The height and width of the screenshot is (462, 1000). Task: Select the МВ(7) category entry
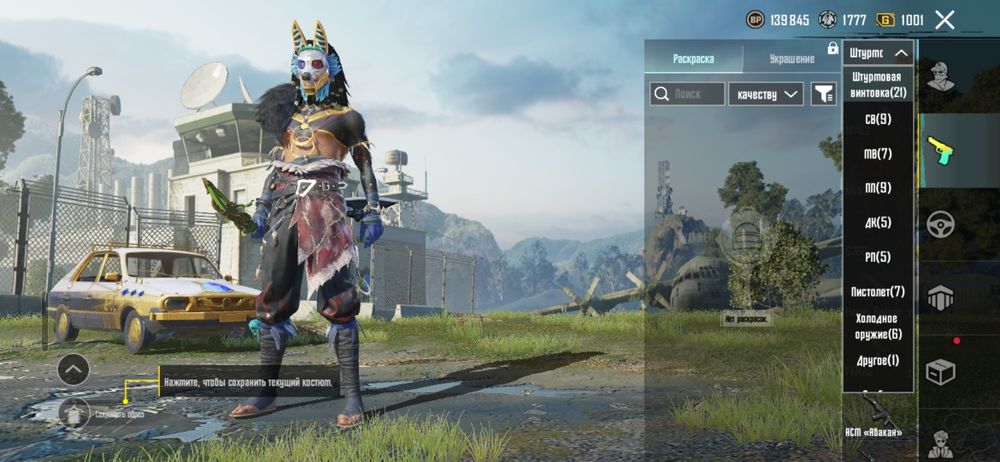pyautogui.click(x=877, y=154)
